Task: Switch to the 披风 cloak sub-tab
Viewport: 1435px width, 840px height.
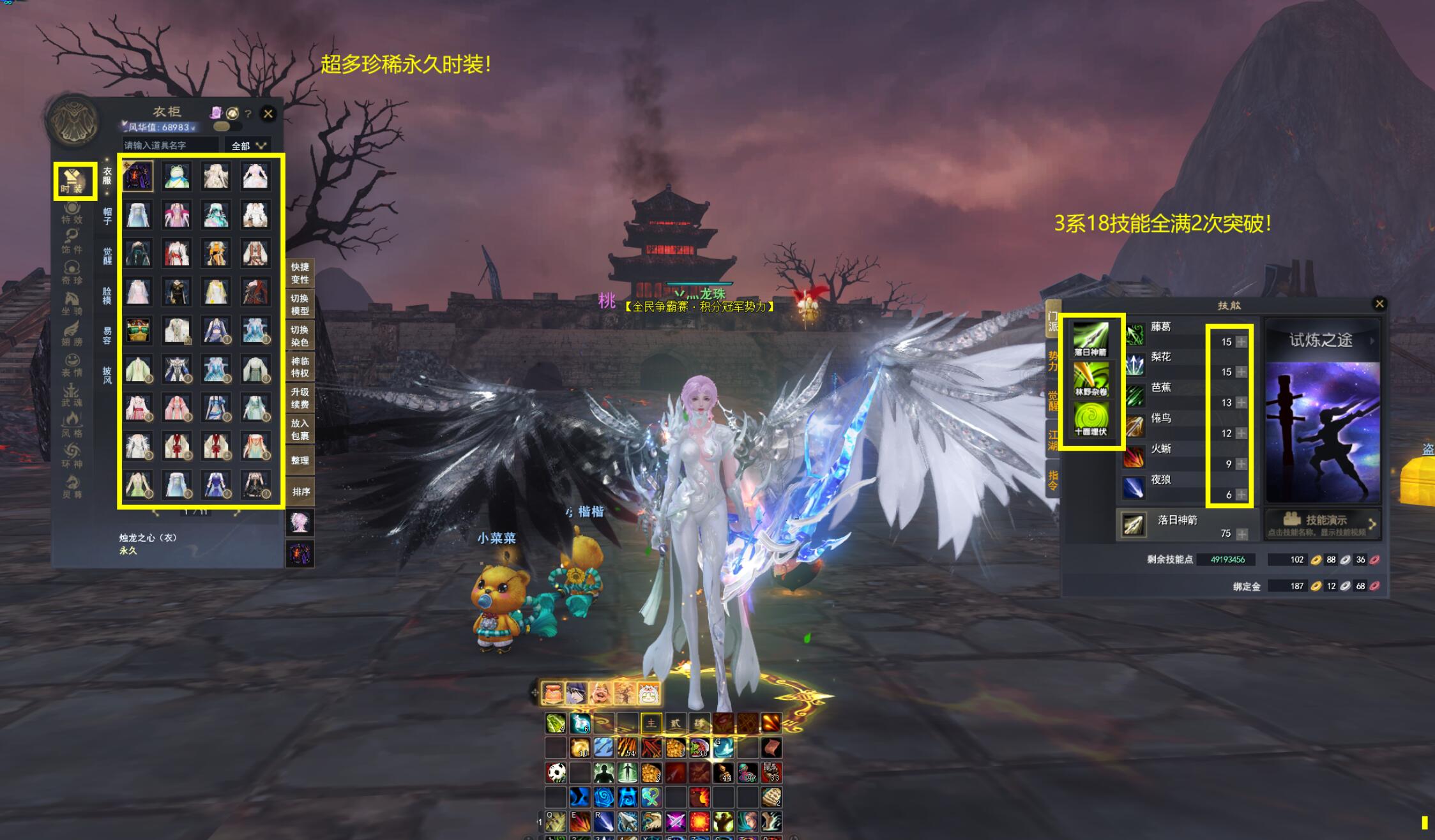Action: pyautogui.click(x=107, y=375)
